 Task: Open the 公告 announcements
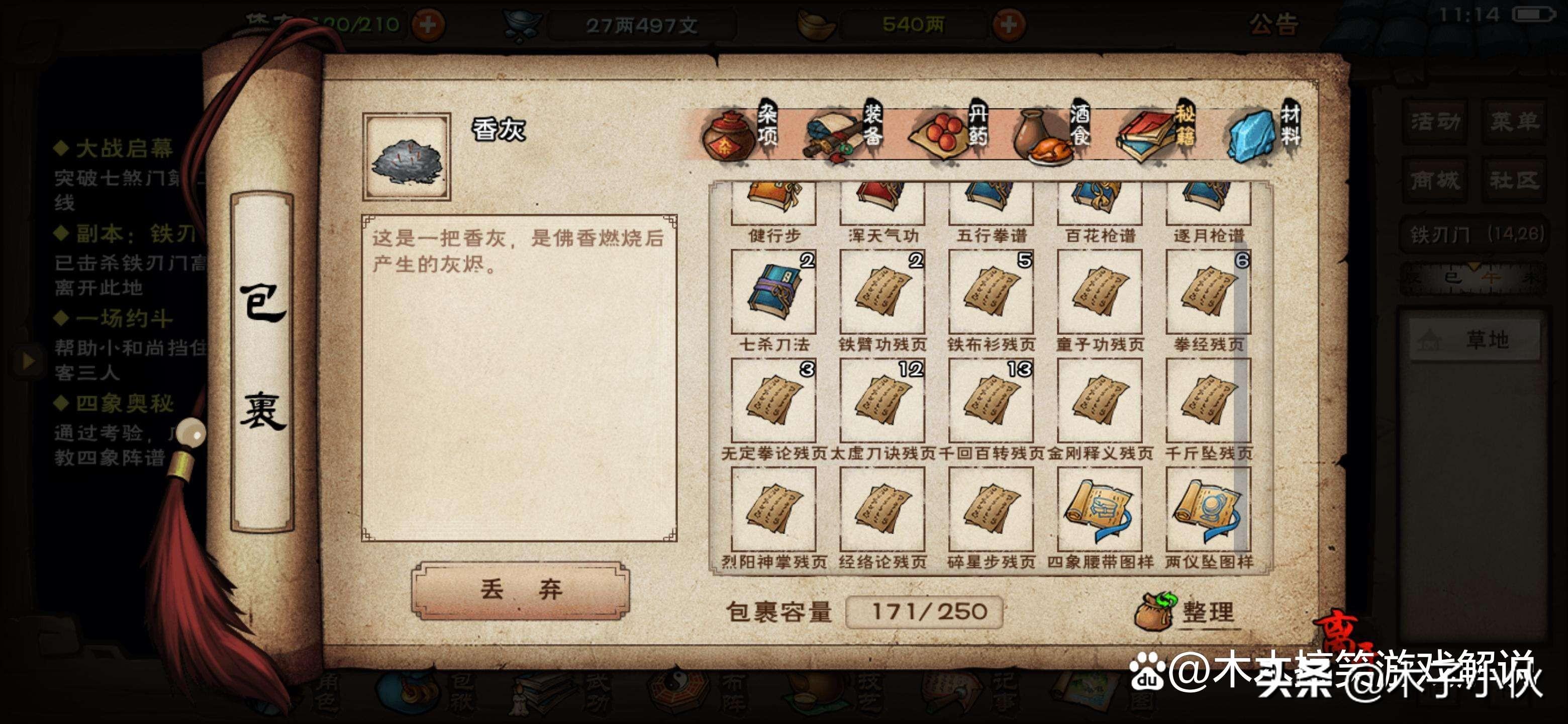tap(1273, 24)
